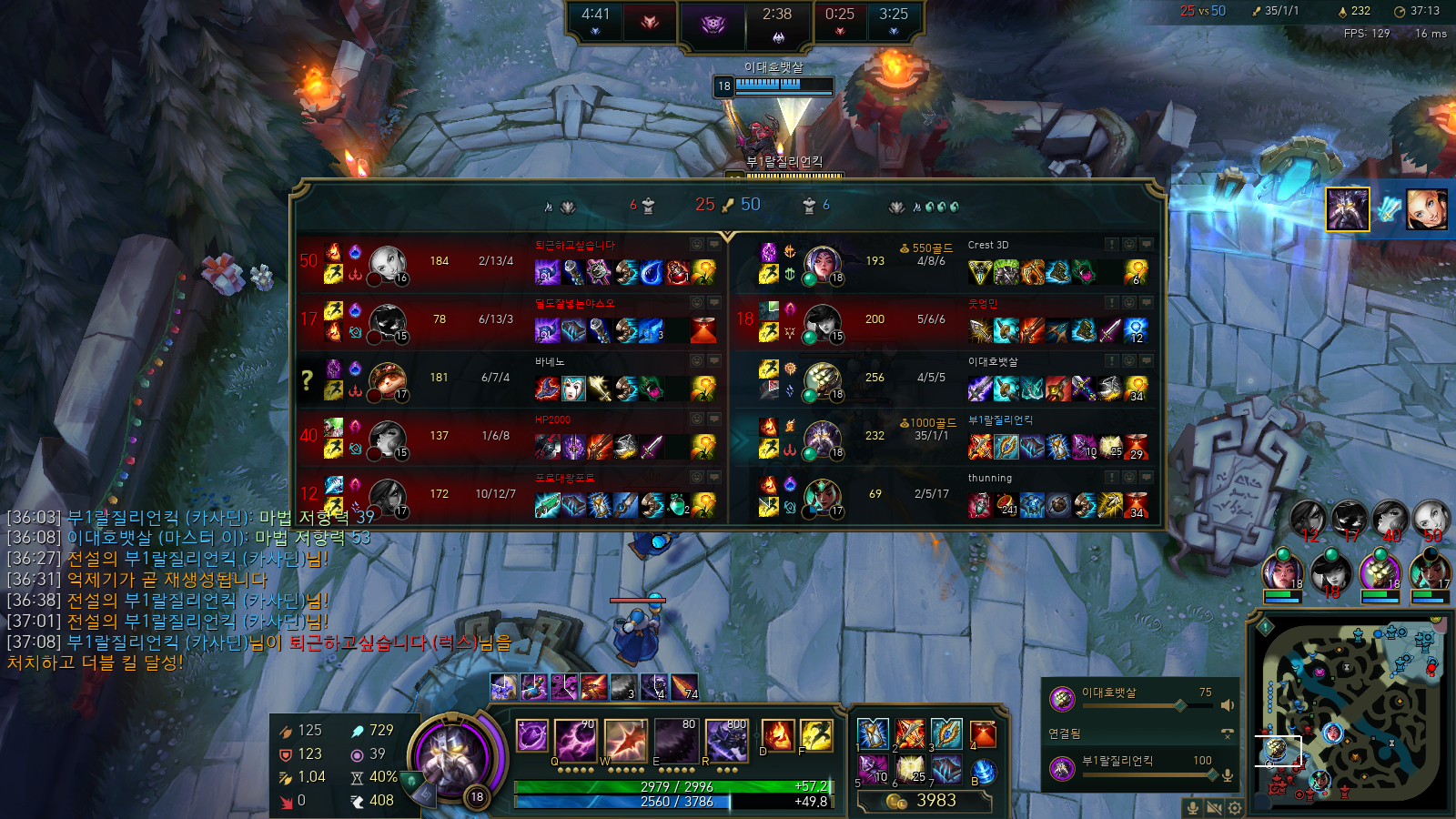Open options via the gear icon bottom right
The width and height of the screenshot is (1456, 819).
pyautogui.click(x=1234, y=808)
